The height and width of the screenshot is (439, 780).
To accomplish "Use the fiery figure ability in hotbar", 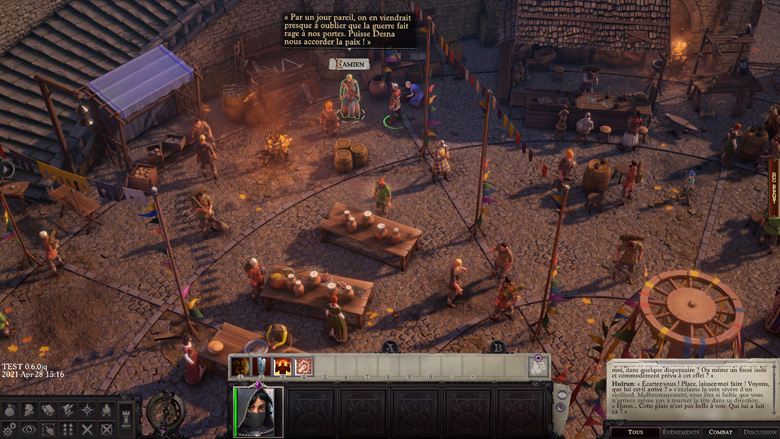I will click(x=283, y=367).
